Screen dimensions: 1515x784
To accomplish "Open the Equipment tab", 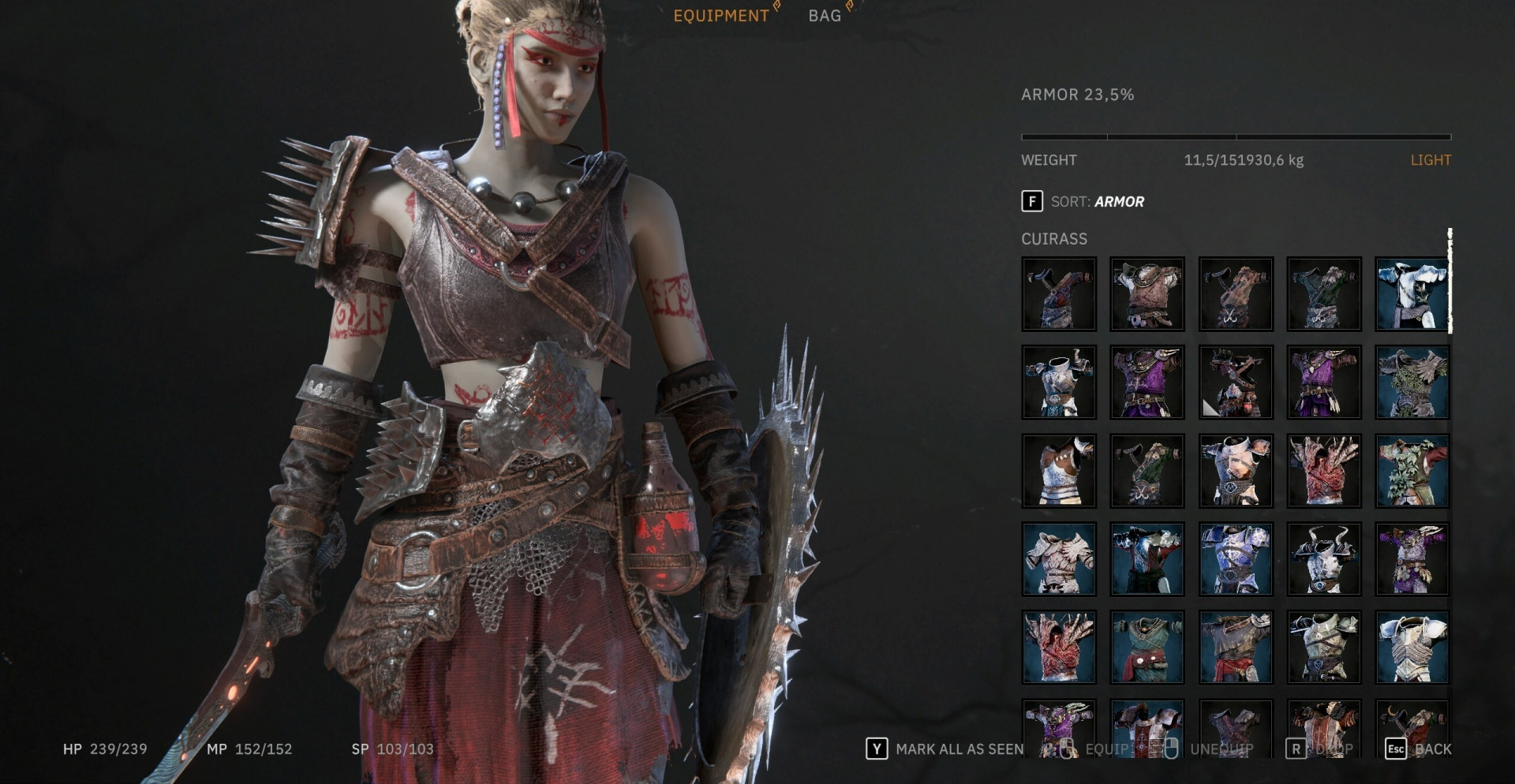I will click(x=720, y=16).
